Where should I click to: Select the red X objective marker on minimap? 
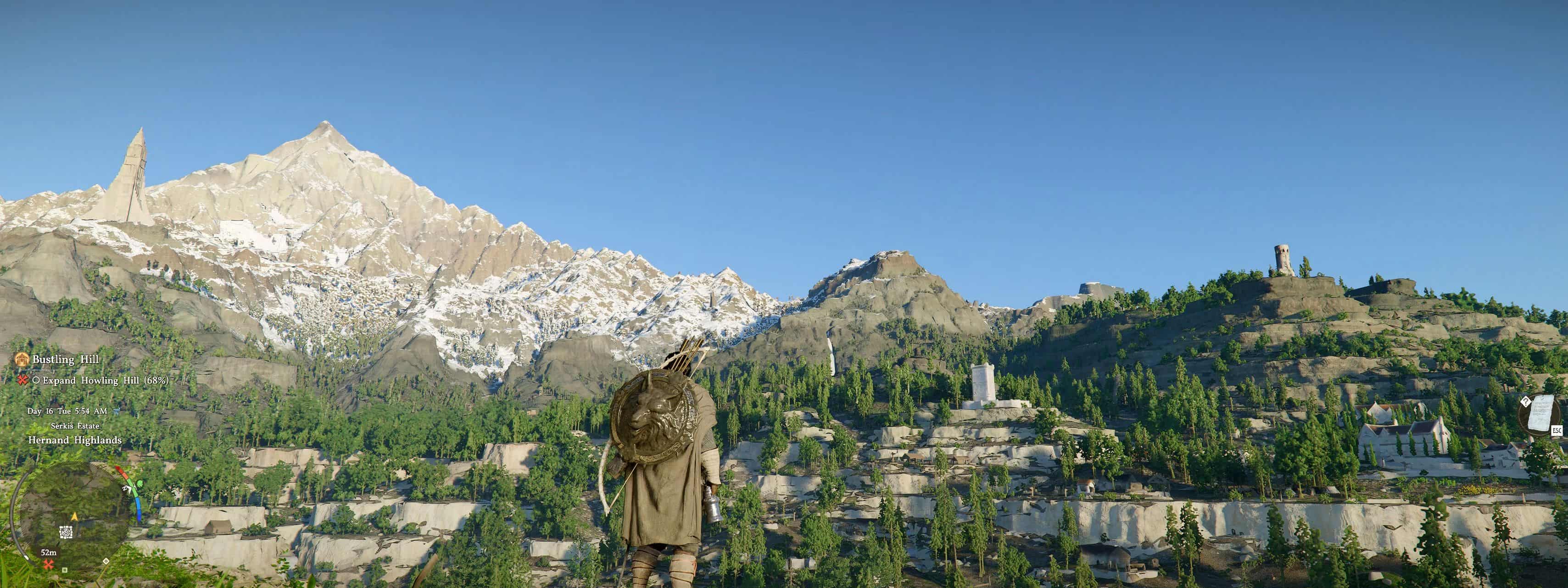pos(48,564)
